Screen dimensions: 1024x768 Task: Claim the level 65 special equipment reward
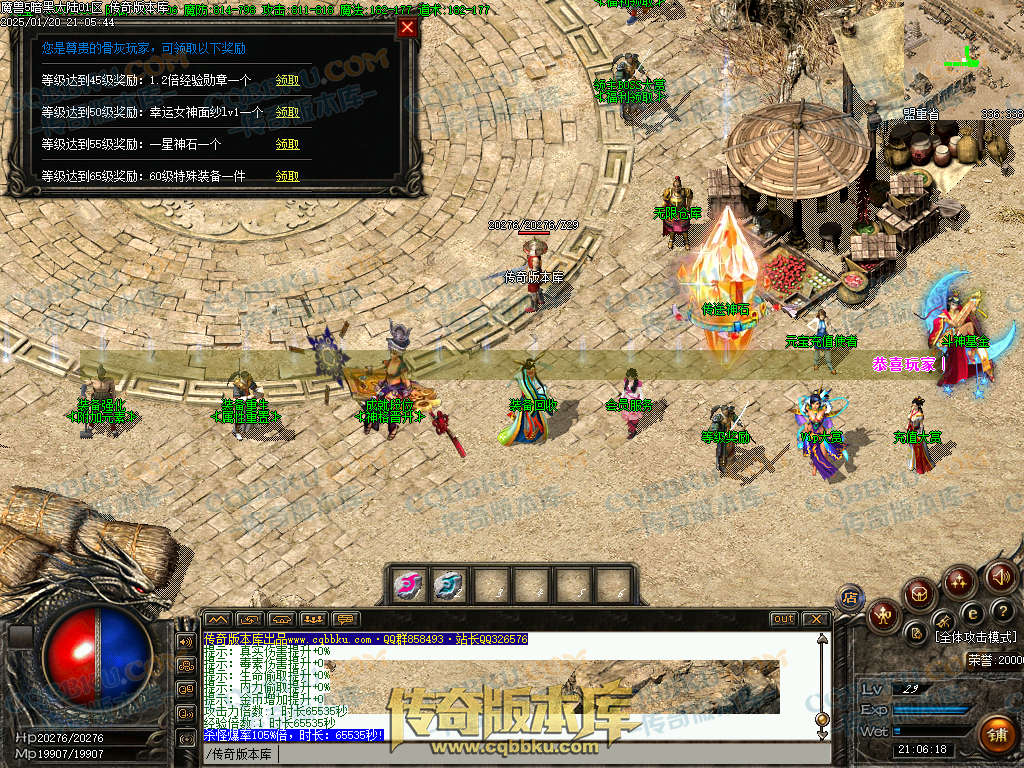[287, 176]
